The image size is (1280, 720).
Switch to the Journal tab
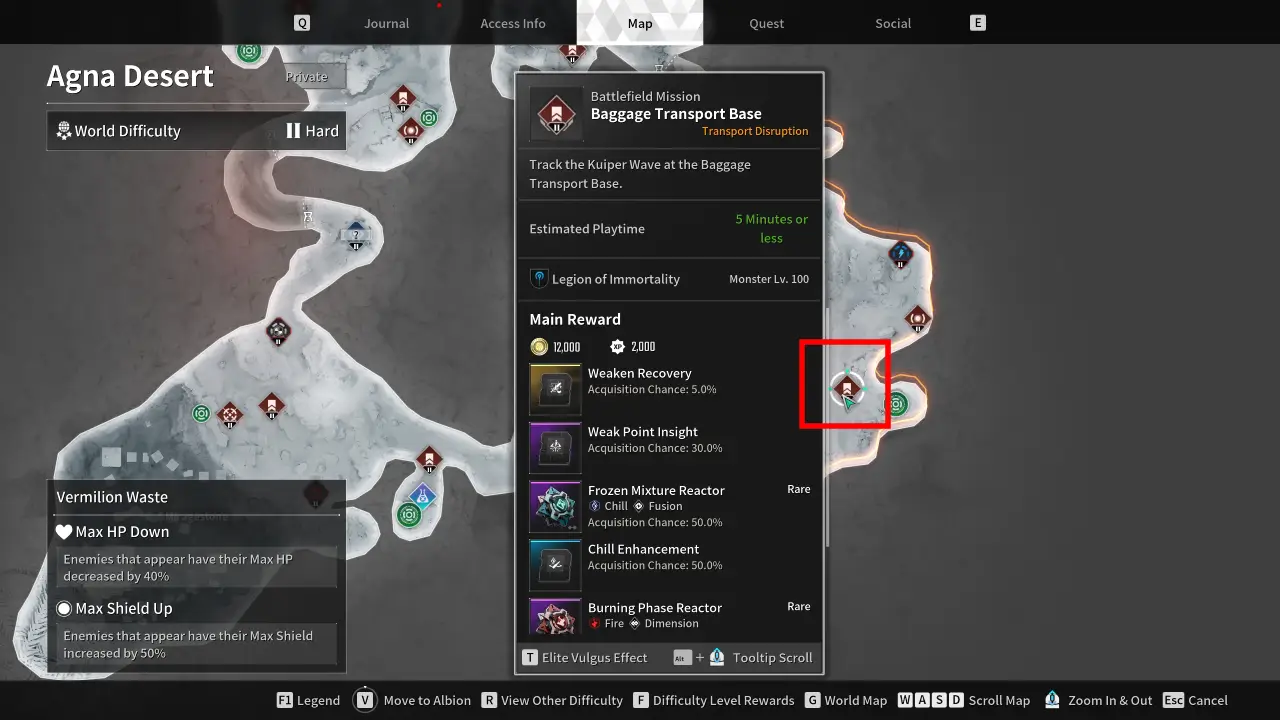[x=386, y=23]
